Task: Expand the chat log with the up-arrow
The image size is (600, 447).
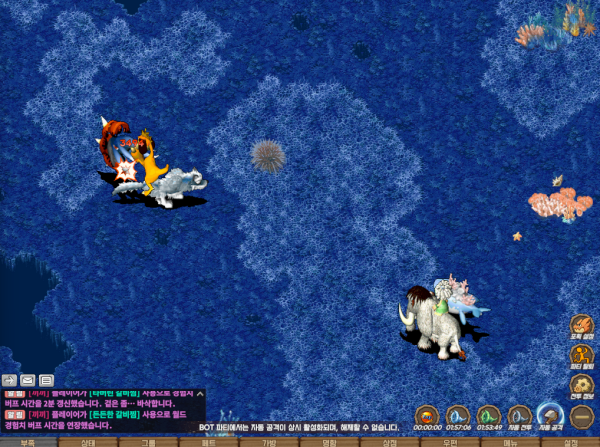Action: [200, 395]
